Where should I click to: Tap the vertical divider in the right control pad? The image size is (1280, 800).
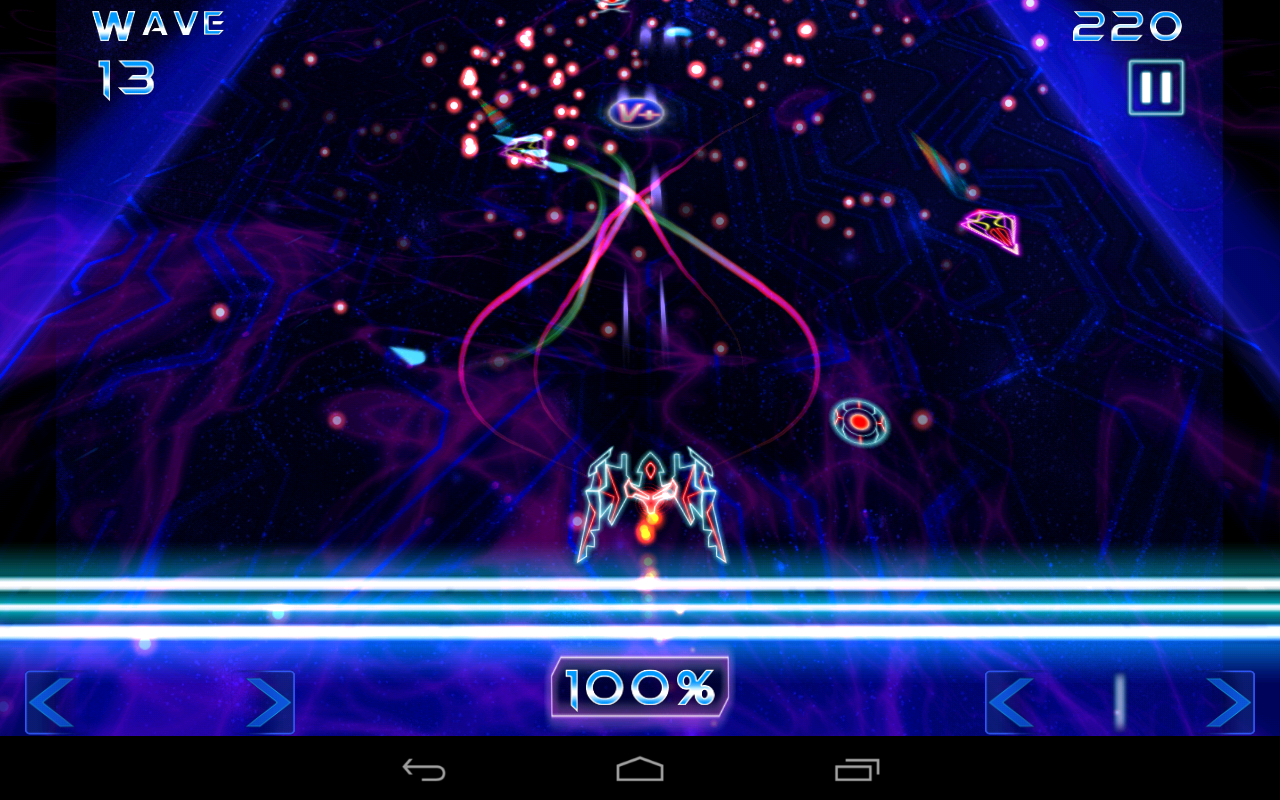pos(1117,703)
